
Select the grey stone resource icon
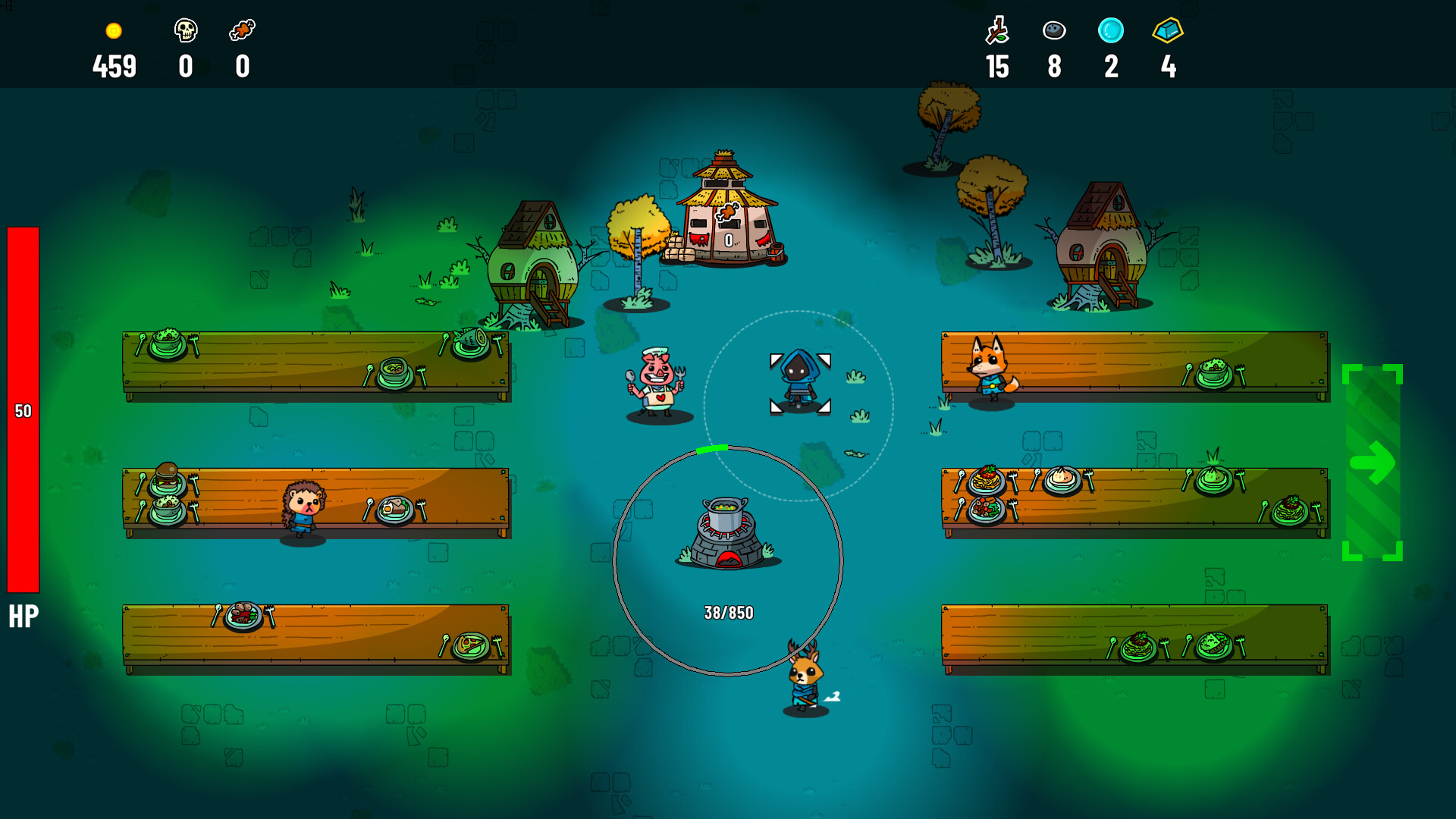pyautogui.click(x=1054, y=30)
